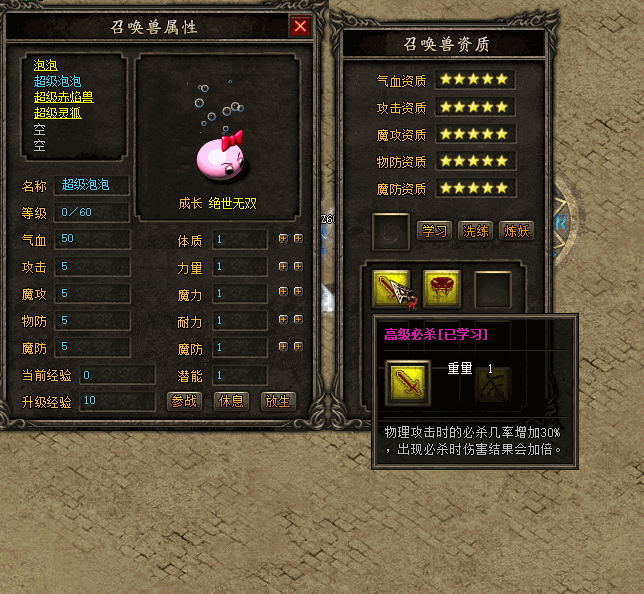Select the 高级必杀 sword skill icon
The height and width of the screenshot is (594, 644).
[x=391, y=288]
